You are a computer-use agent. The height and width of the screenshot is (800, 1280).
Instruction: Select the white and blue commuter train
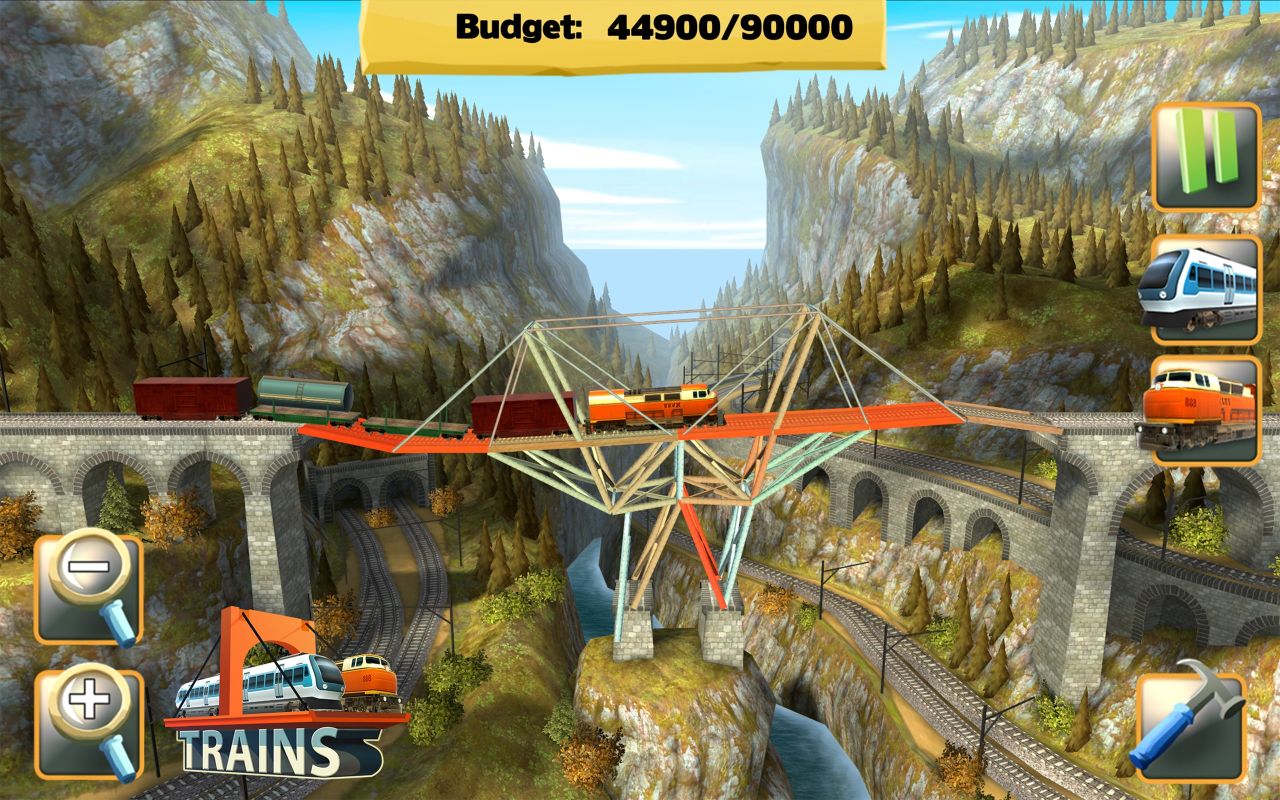tap(1206, 288)
